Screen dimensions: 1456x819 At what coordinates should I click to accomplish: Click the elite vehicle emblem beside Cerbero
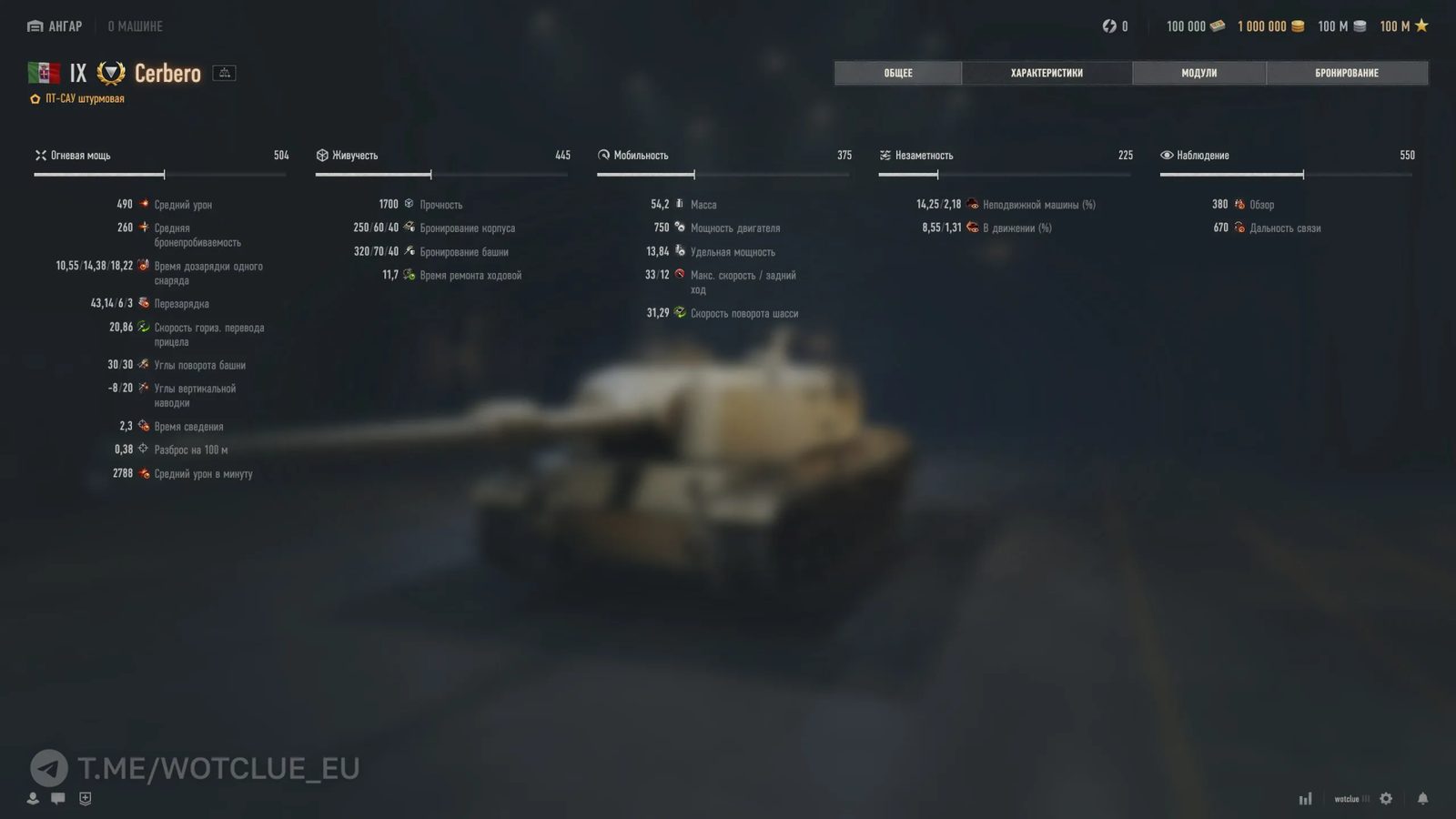(110, 73)
